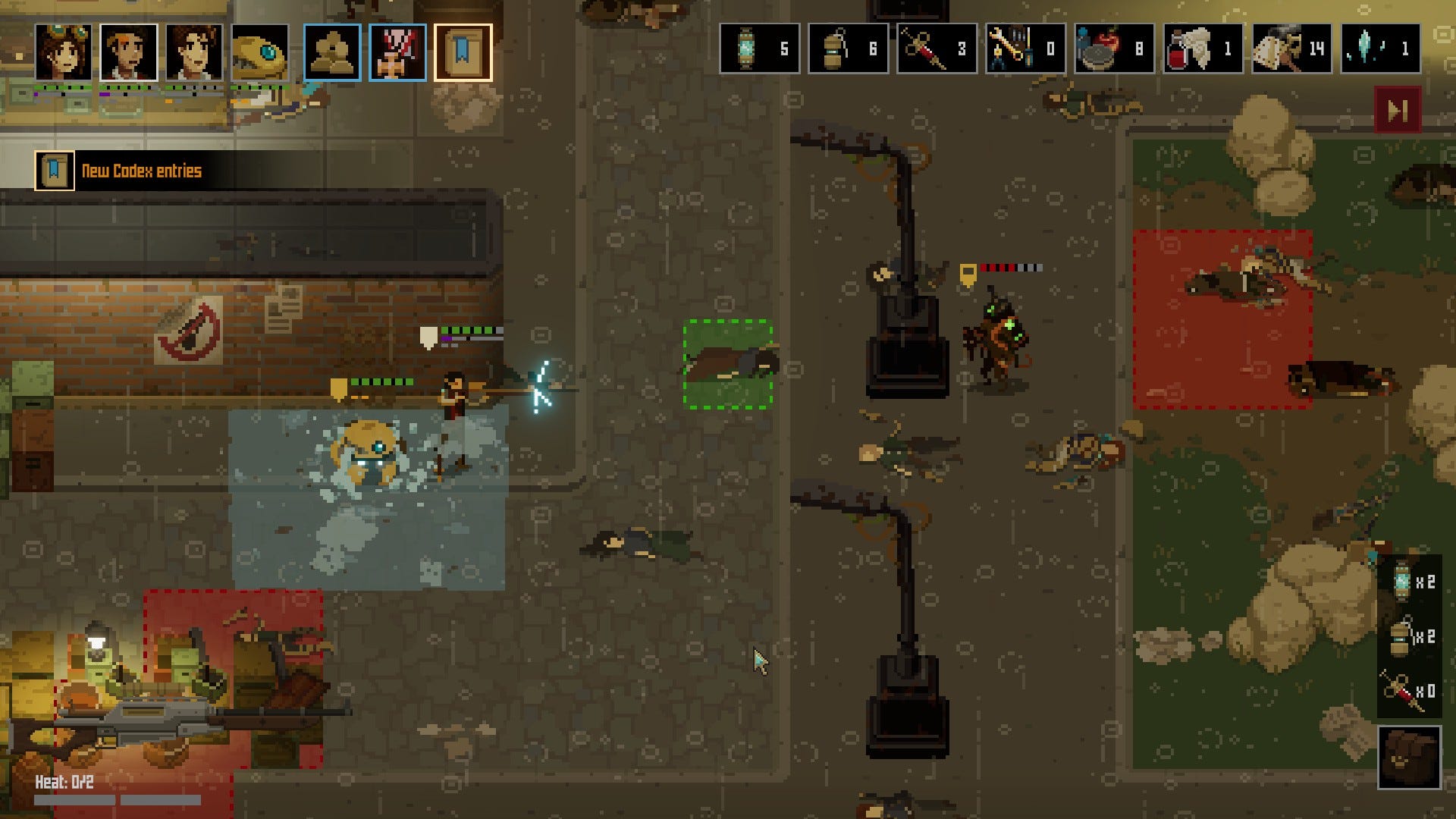Select the grenade resource slot
Screen dimensions: 1456x819
(848, 49)
